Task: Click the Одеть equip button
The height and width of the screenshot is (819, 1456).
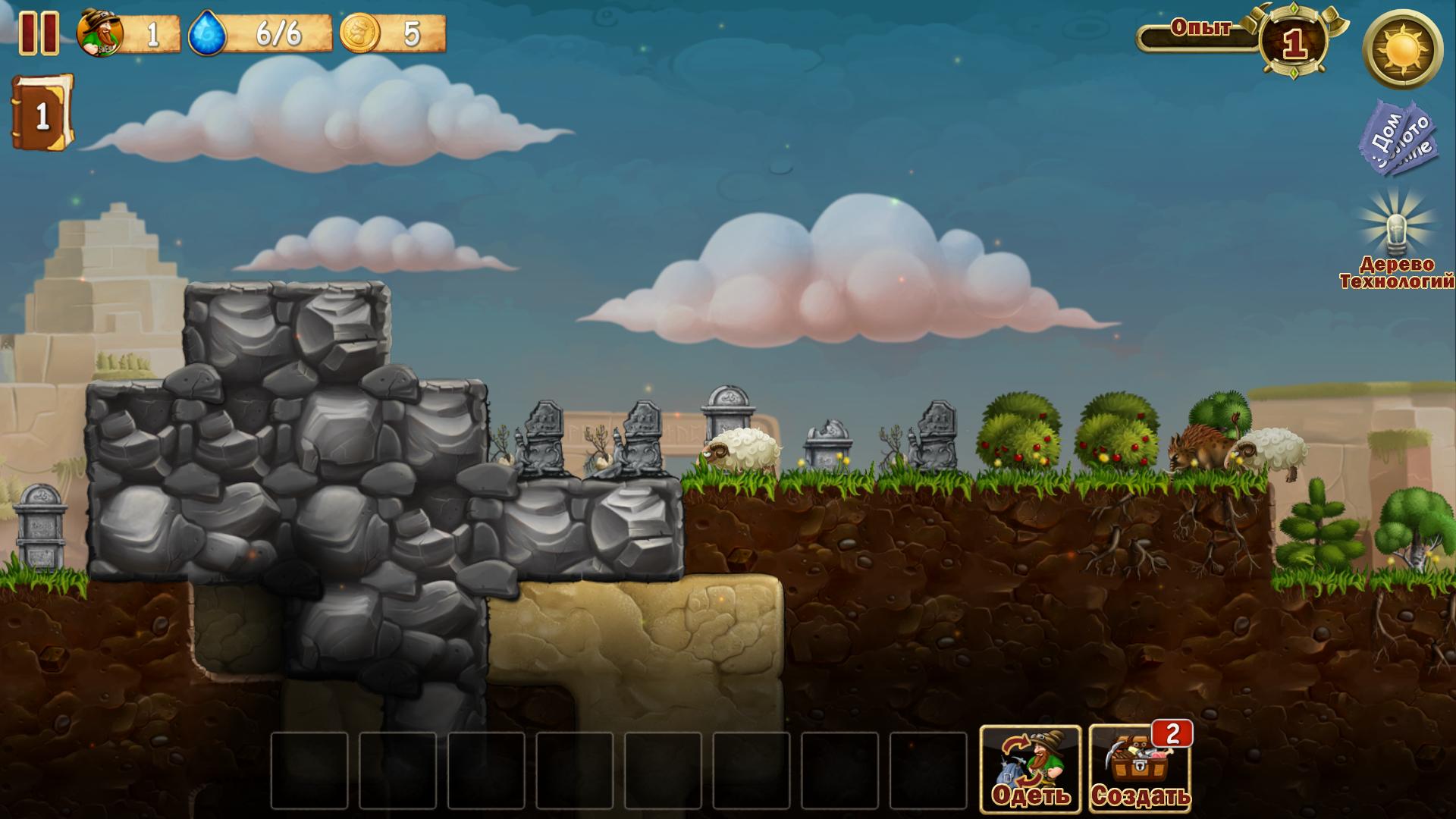Action: [x=1031, y=769]
